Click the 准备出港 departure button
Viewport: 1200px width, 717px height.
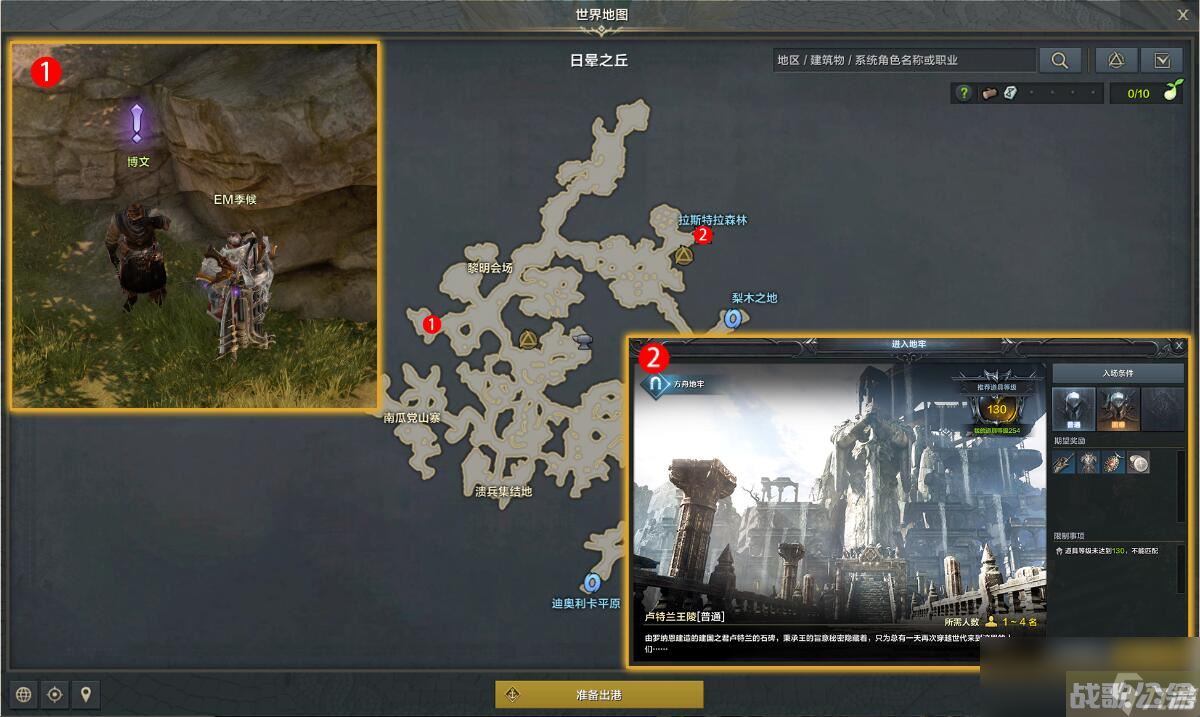(599, 694)
